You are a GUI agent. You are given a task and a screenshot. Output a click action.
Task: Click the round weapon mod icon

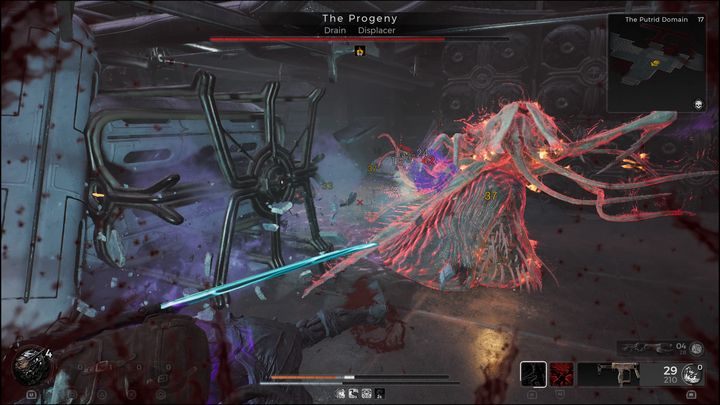coord(692,374)
